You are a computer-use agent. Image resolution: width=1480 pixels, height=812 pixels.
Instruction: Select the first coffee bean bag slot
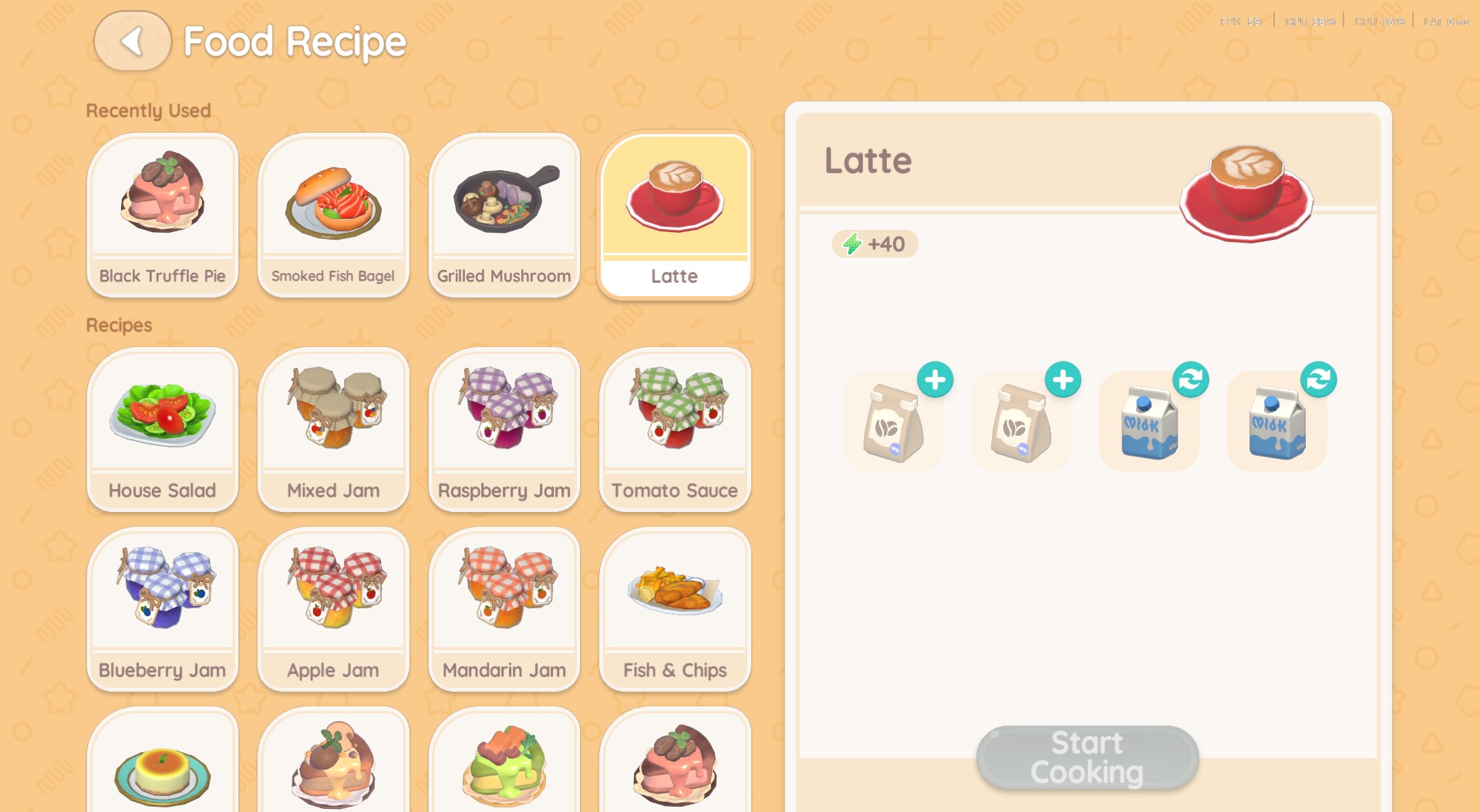894,420
